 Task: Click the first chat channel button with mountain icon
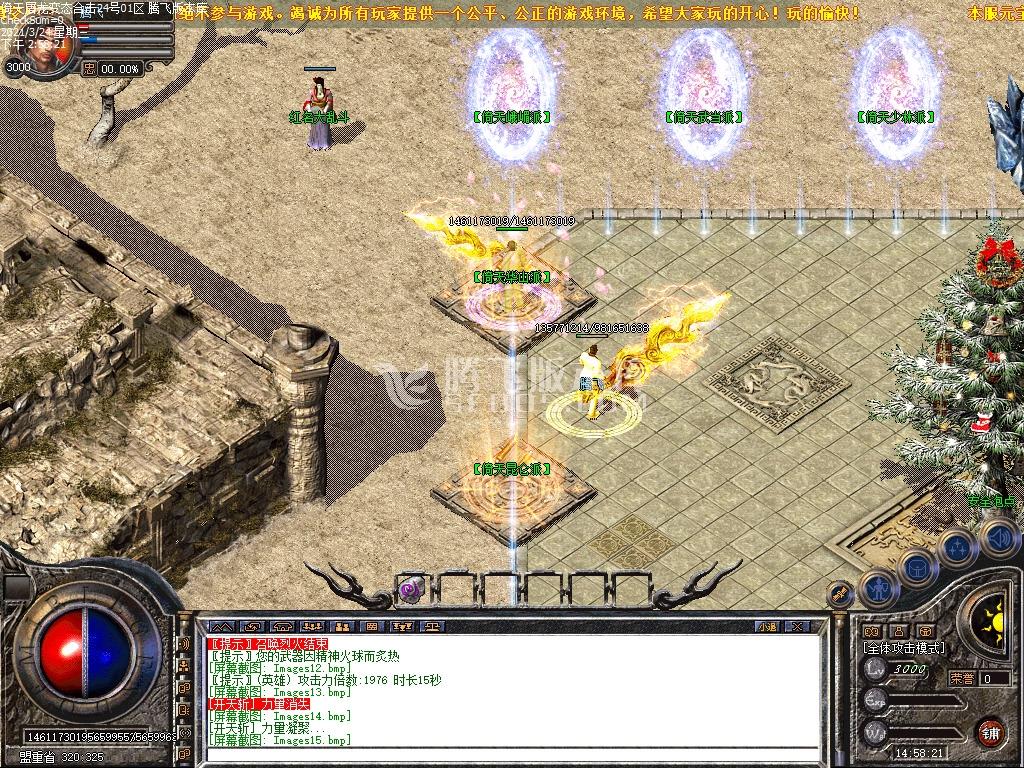tap(221, 626)
